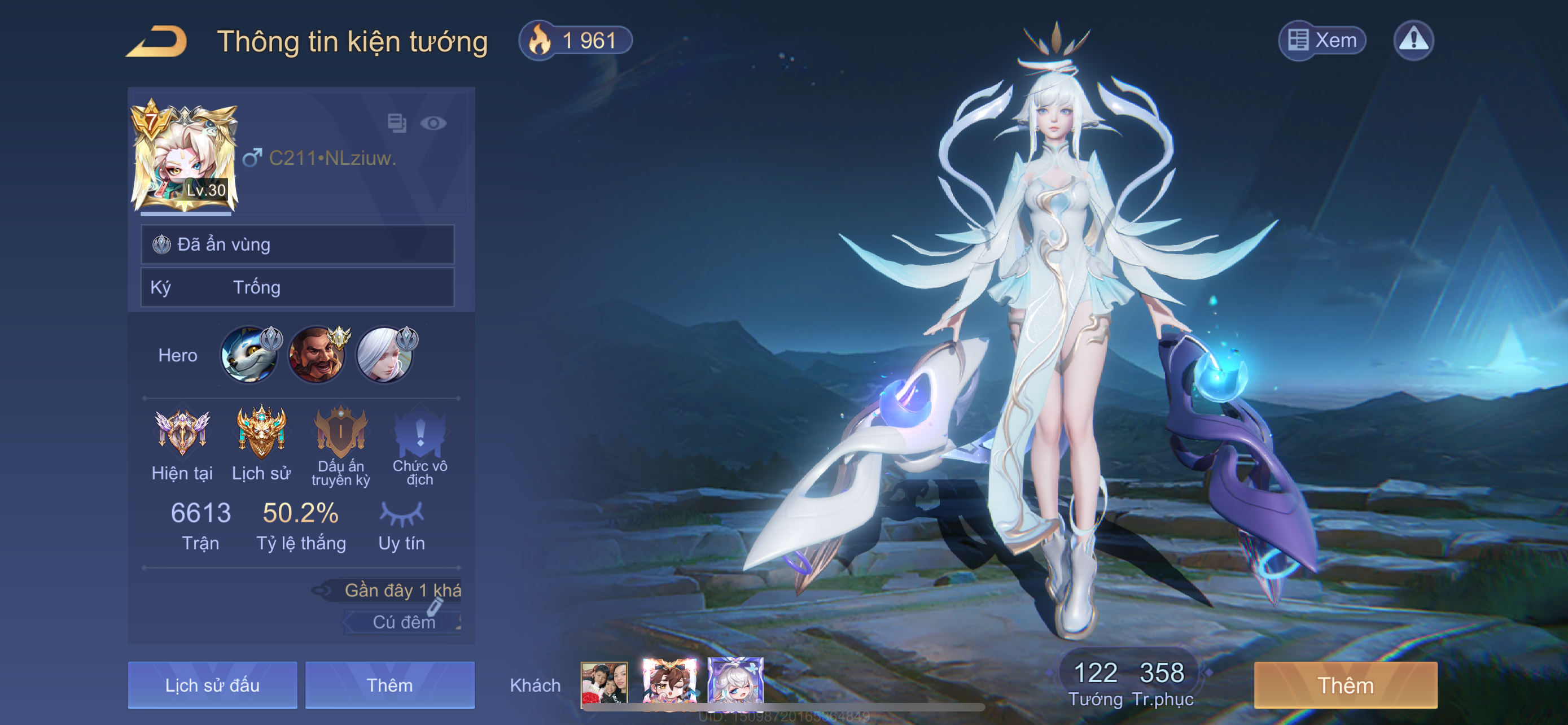
Task: Open the 1 961 flame popularity badge
Action: pyautogui.click(x=575, y=41)
